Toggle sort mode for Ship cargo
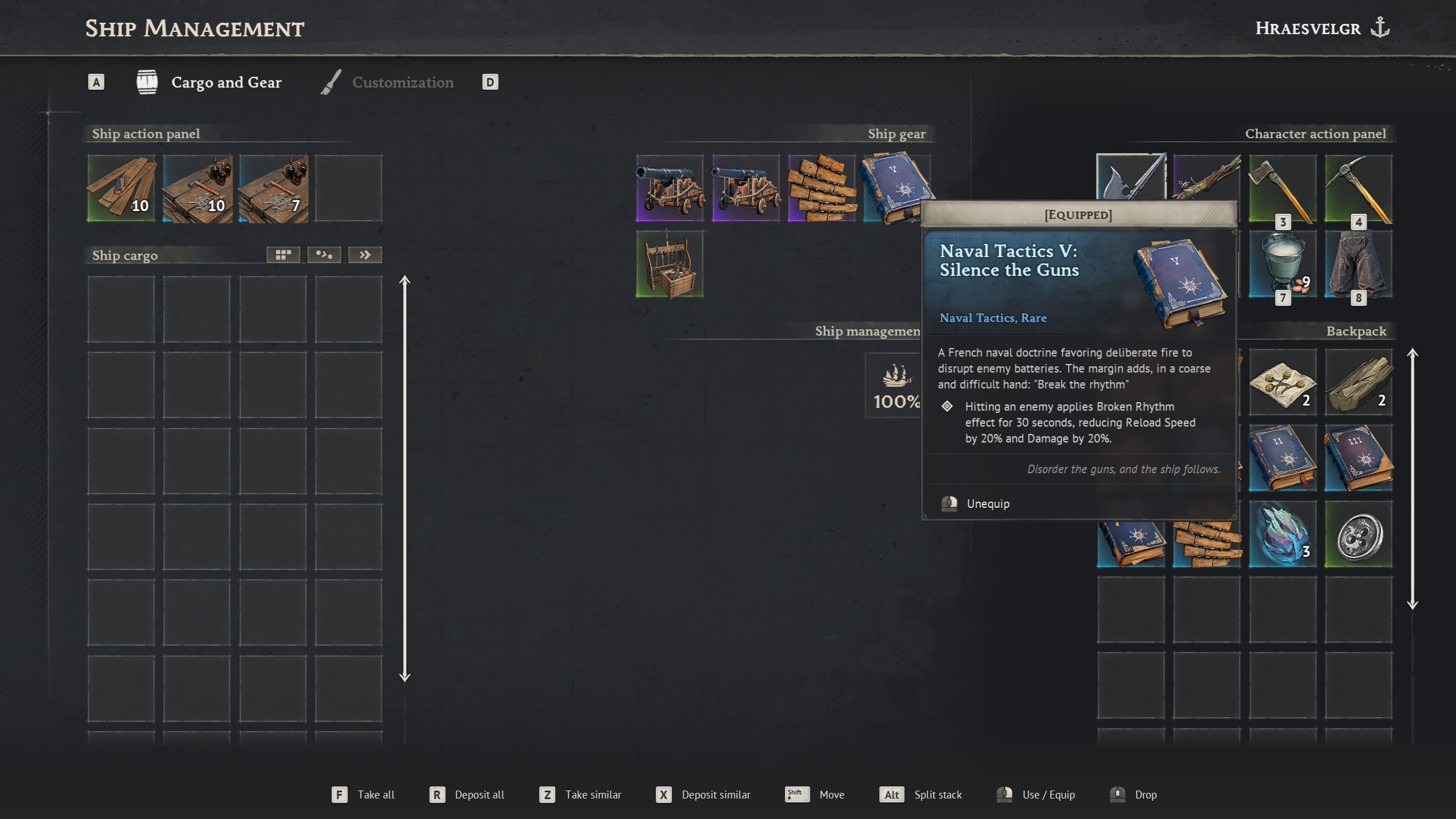Screen dimensions: 1456x819 pyautogui.click(x=324, y=254)
